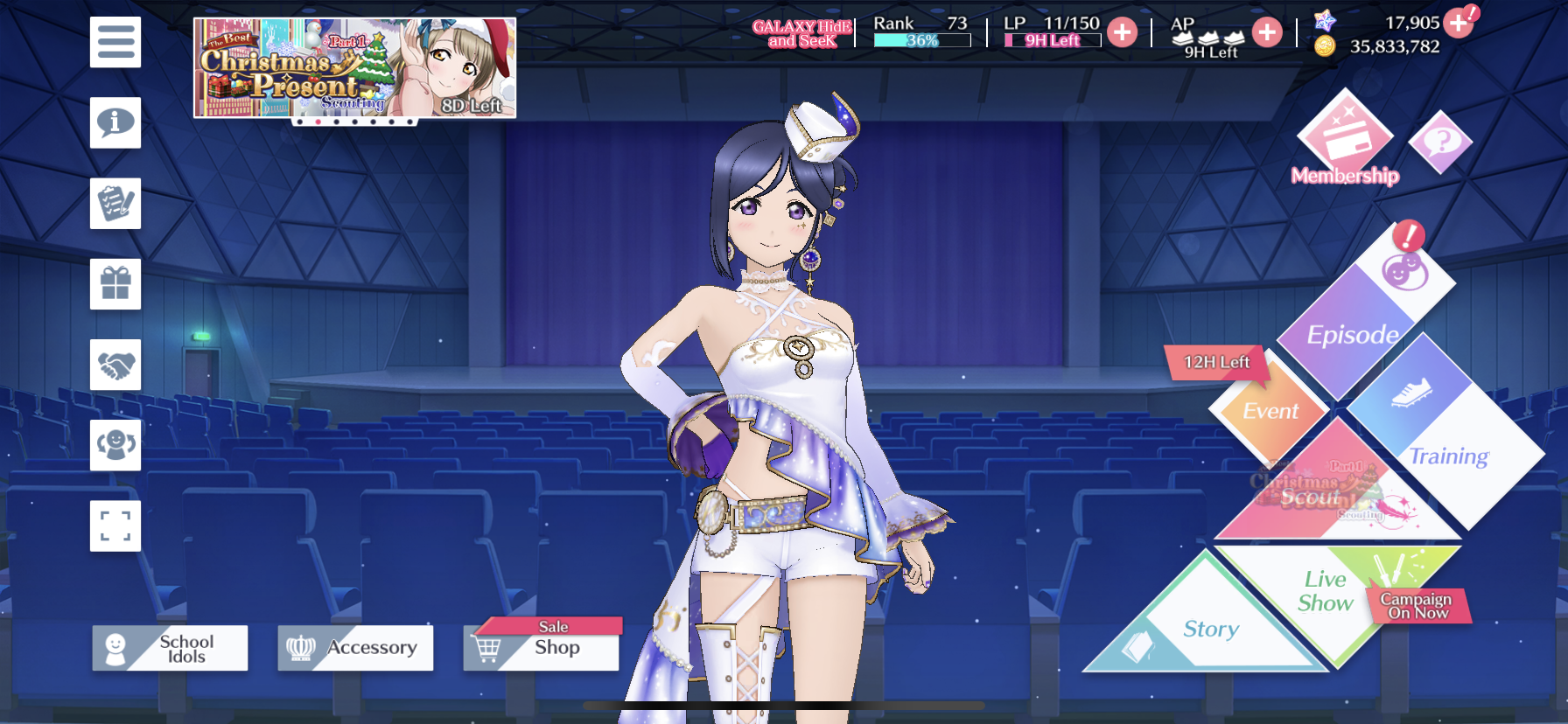This screenshot has height=724, width=1568.
Task: Open the handshake friends icon
Action: click(115, 365)
